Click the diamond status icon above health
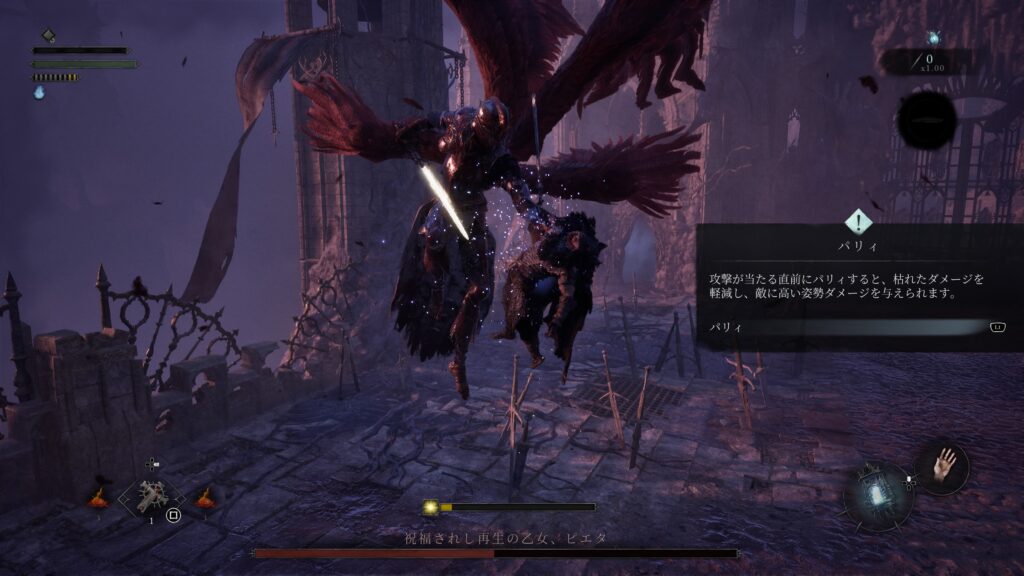Image resolution: width=1024 pixels, height=576 pixels. tap(48, 36)
